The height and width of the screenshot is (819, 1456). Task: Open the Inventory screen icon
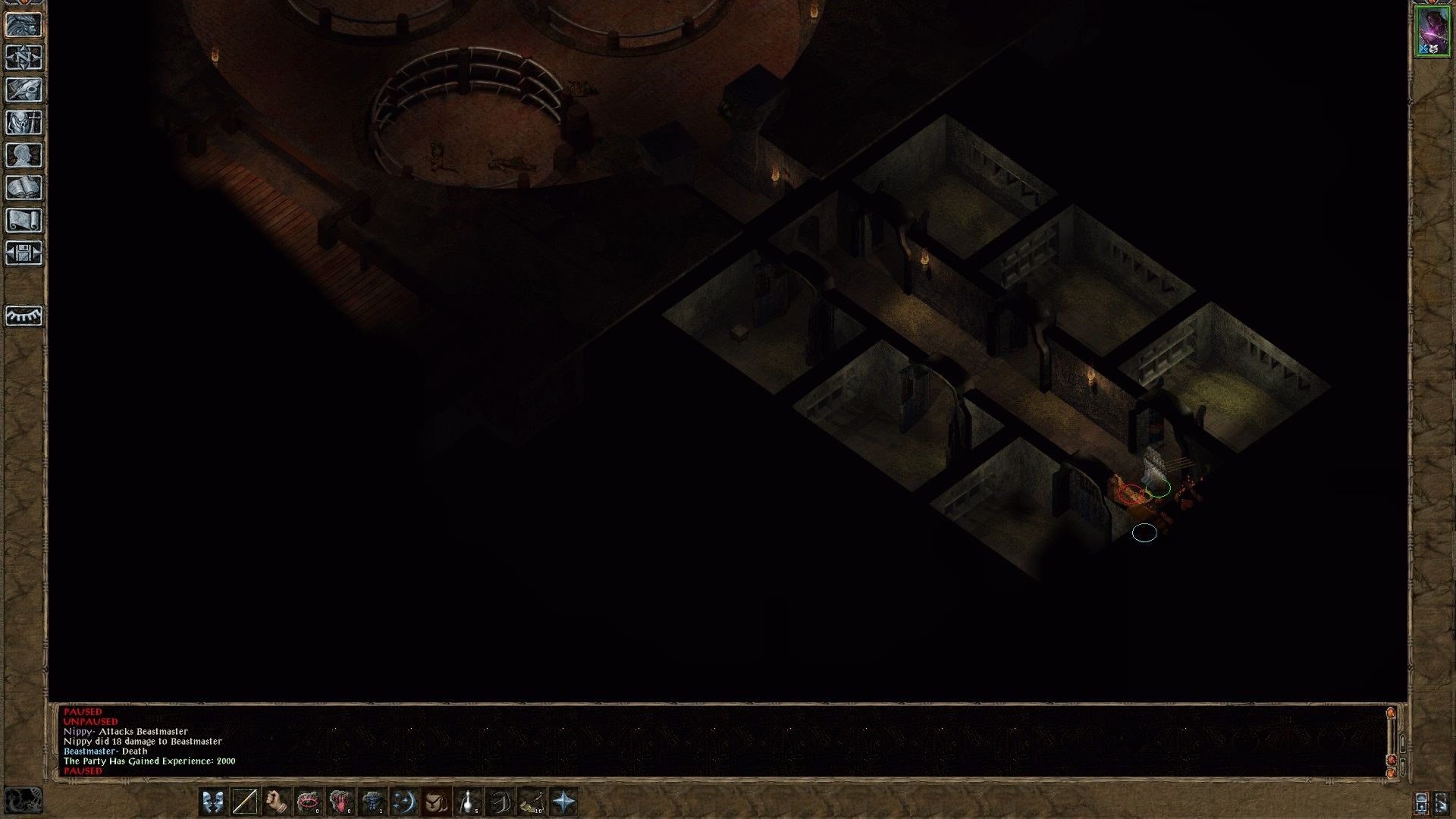23,123
